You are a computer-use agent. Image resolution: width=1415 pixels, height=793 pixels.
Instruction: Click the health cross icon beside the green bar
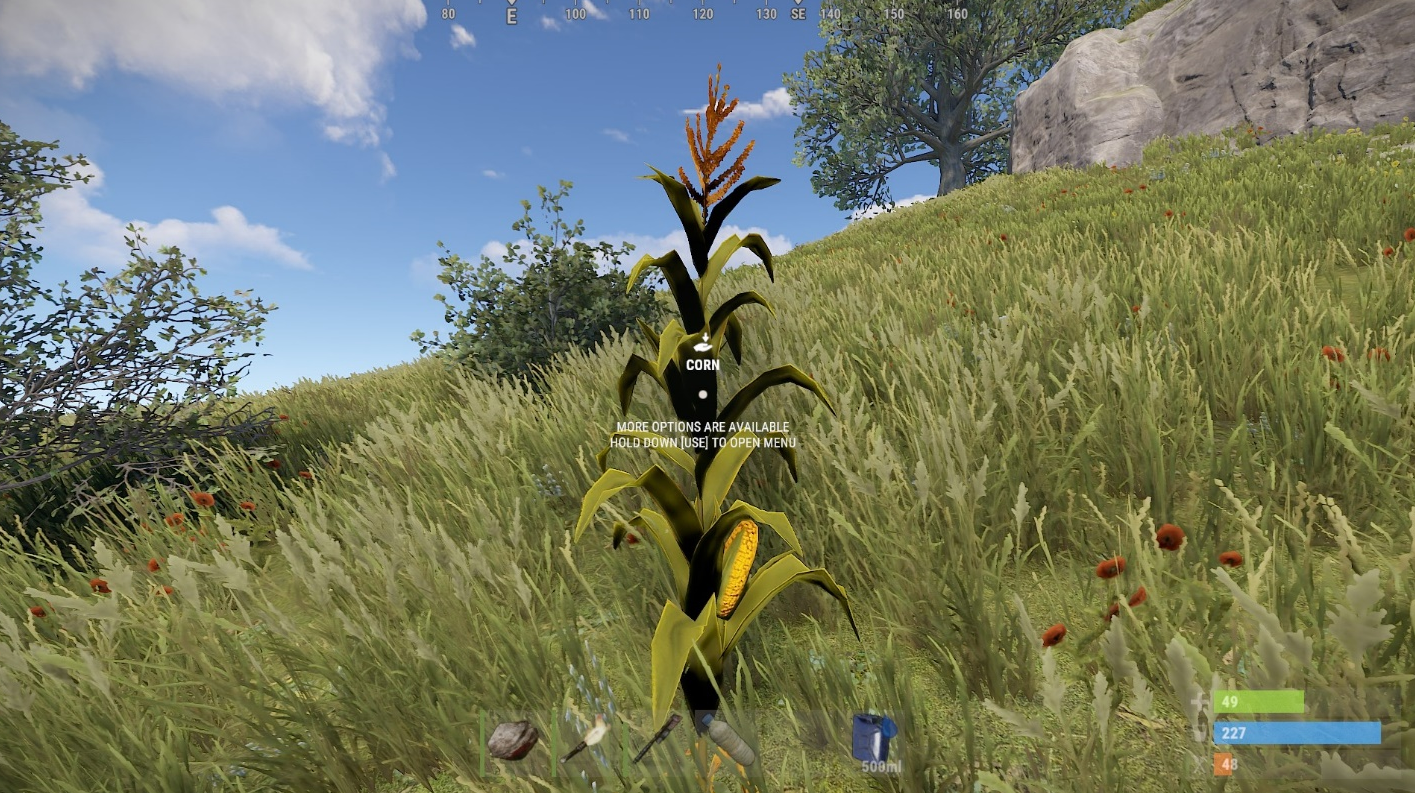pyautogui.click(x=1197, y=701)
